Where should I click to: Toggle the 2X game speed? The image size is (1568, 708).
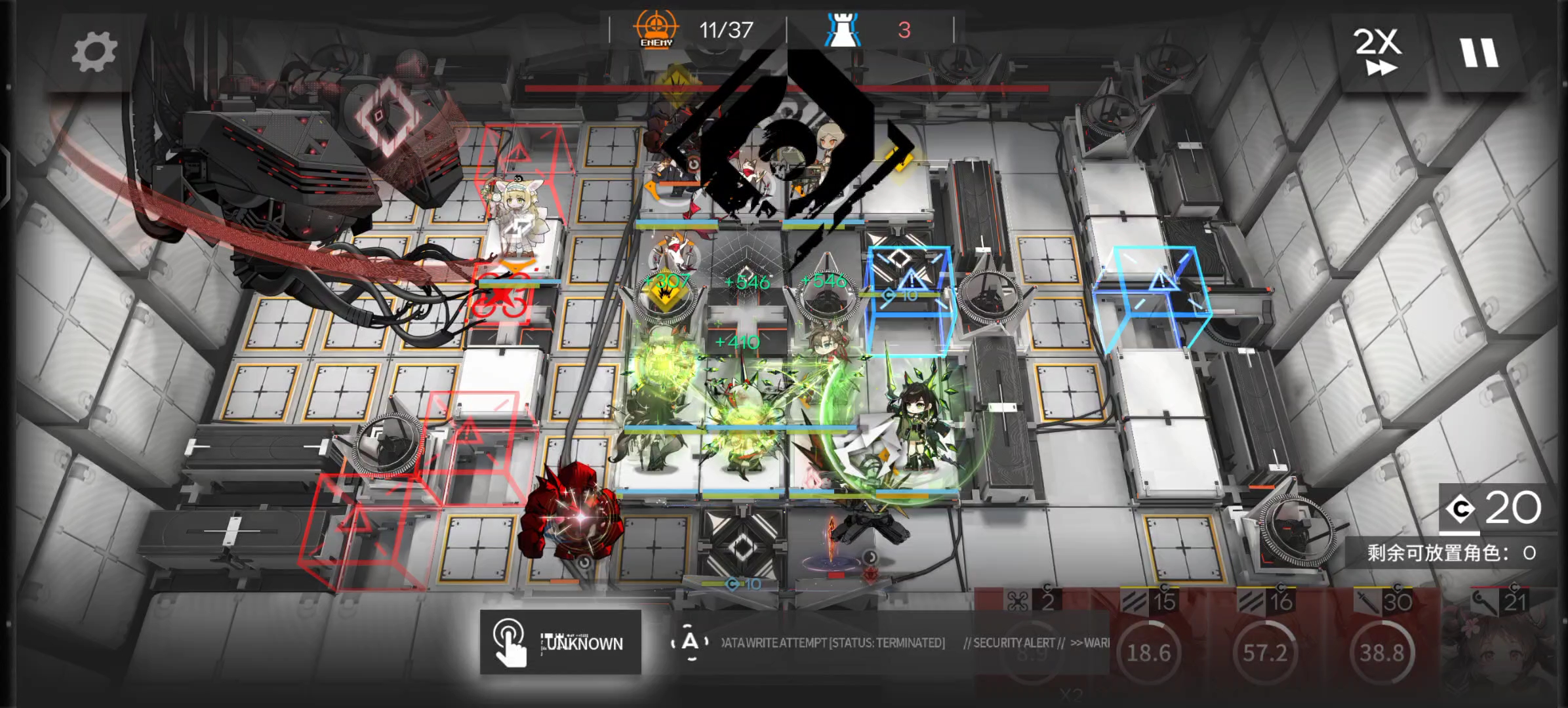point(1378,52)
